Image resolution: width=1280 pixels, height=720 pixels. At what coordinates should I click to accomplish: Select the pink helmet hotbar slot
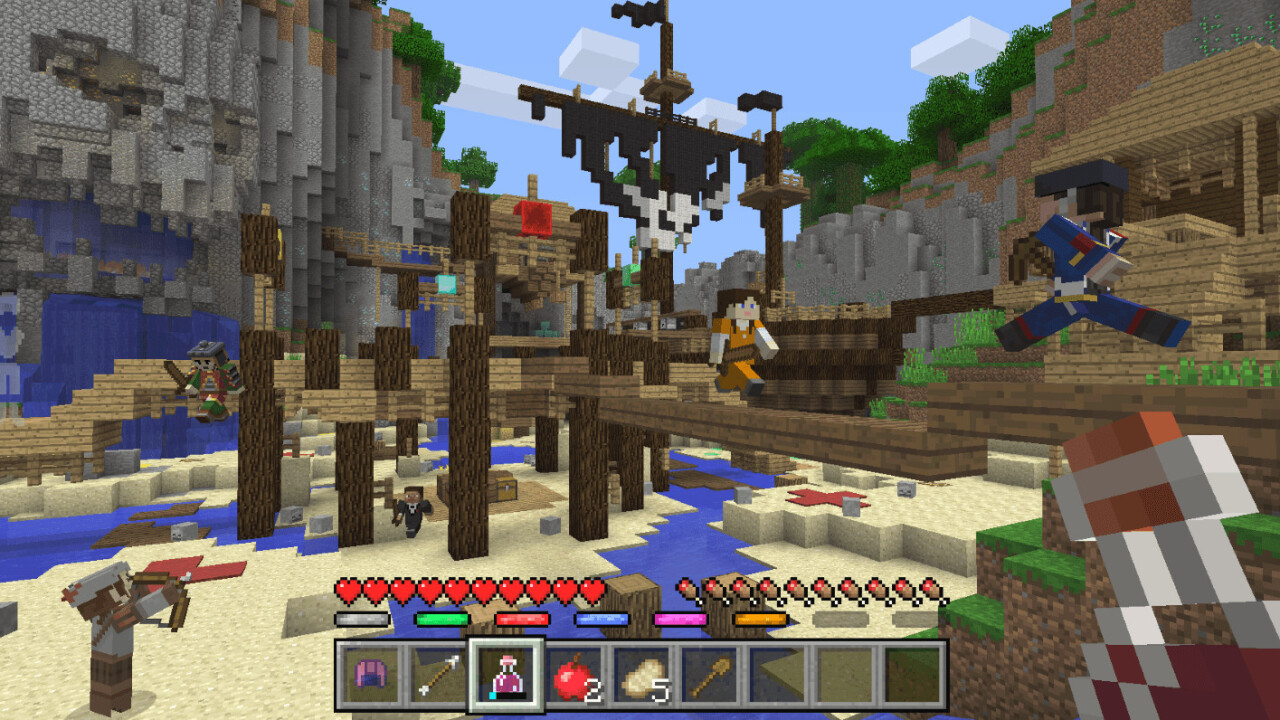(x=370, y=676)
